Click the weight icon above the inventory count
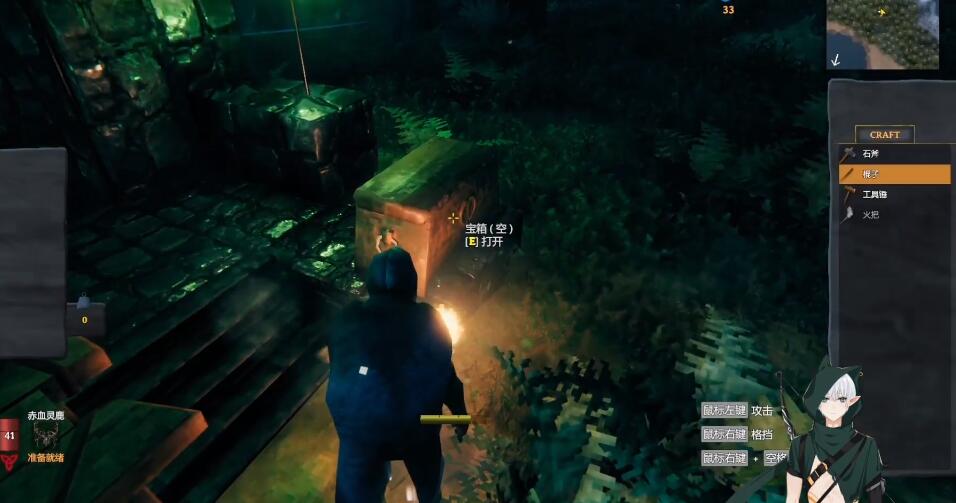Viewport: 956px width, 503px height. tap(85, 301)
